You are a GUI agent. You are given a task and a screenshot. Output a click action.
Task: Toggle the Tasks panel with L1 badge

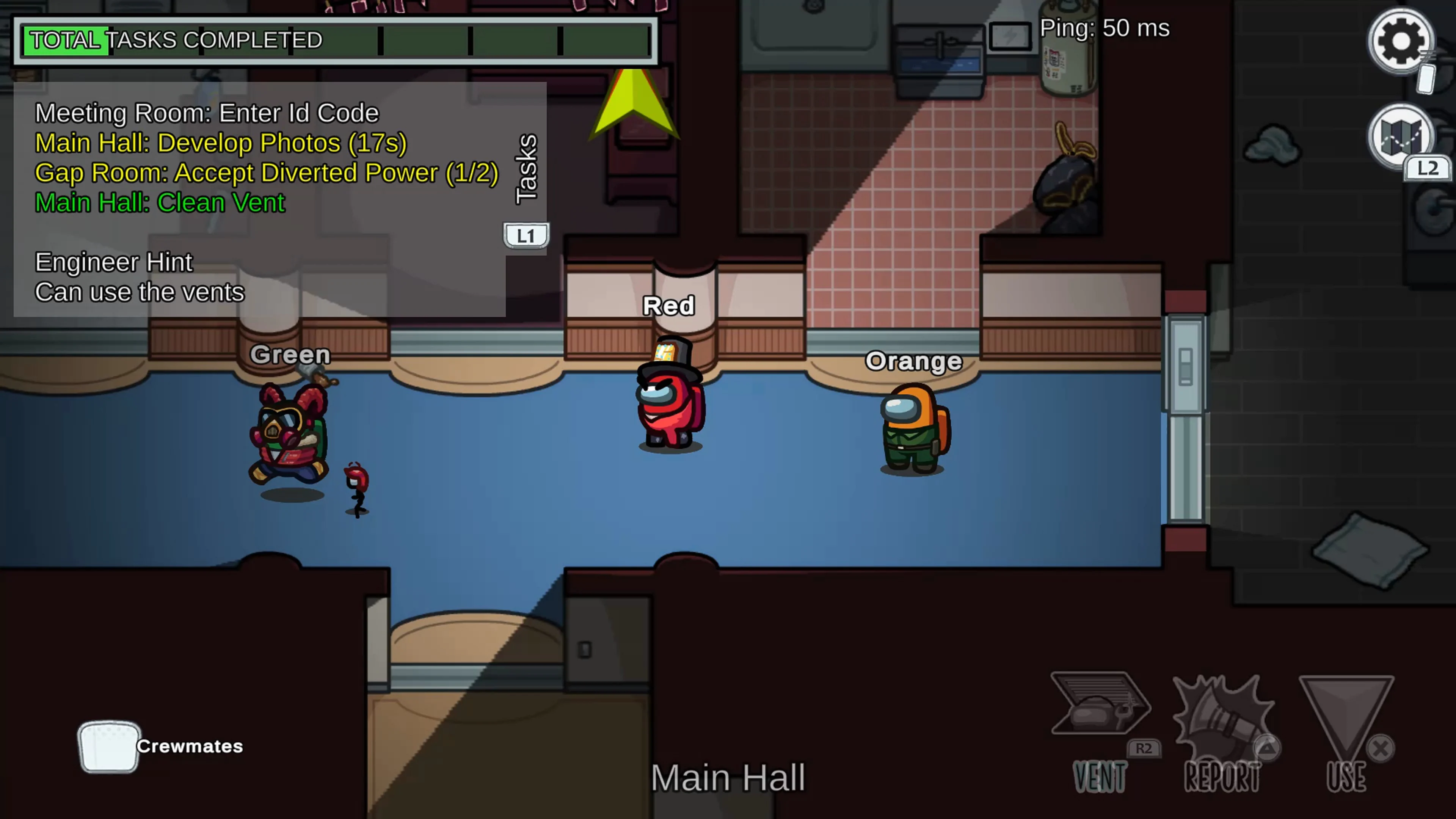[x=526, y=235]
